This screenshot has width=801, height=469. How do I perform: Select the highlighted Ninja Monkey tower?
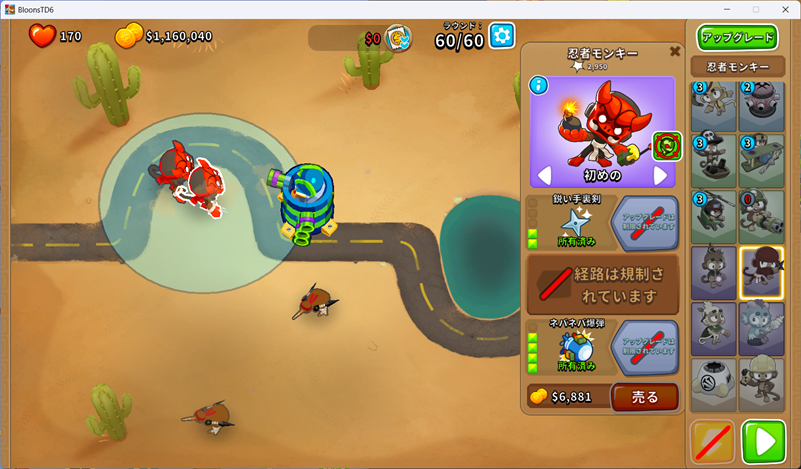coord(761,271)
